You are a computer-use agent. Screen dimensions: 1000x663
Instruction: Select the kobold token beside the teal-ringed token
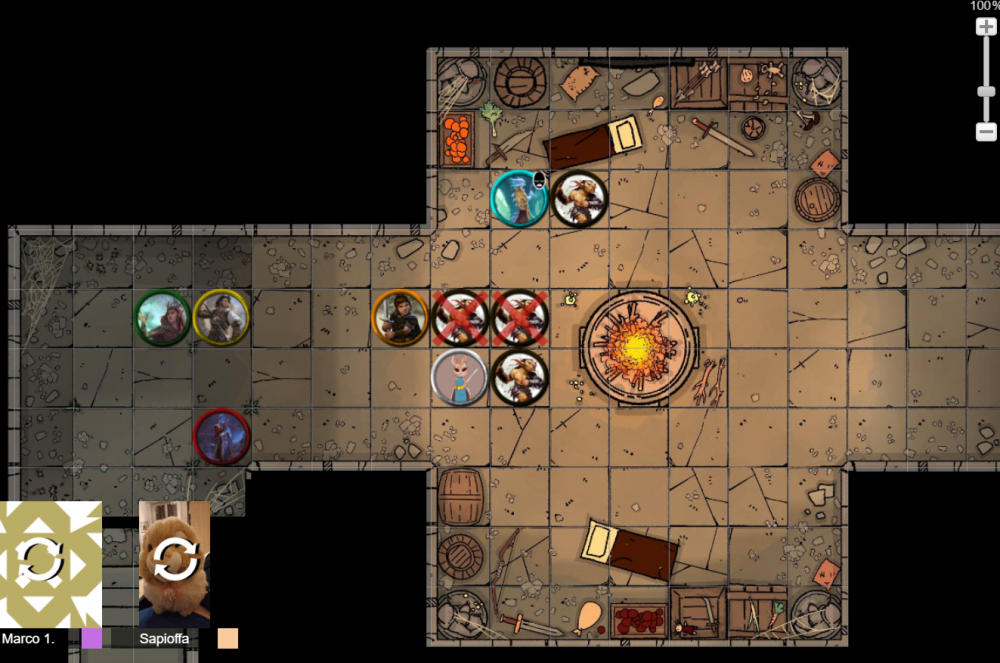click(579, 199)
